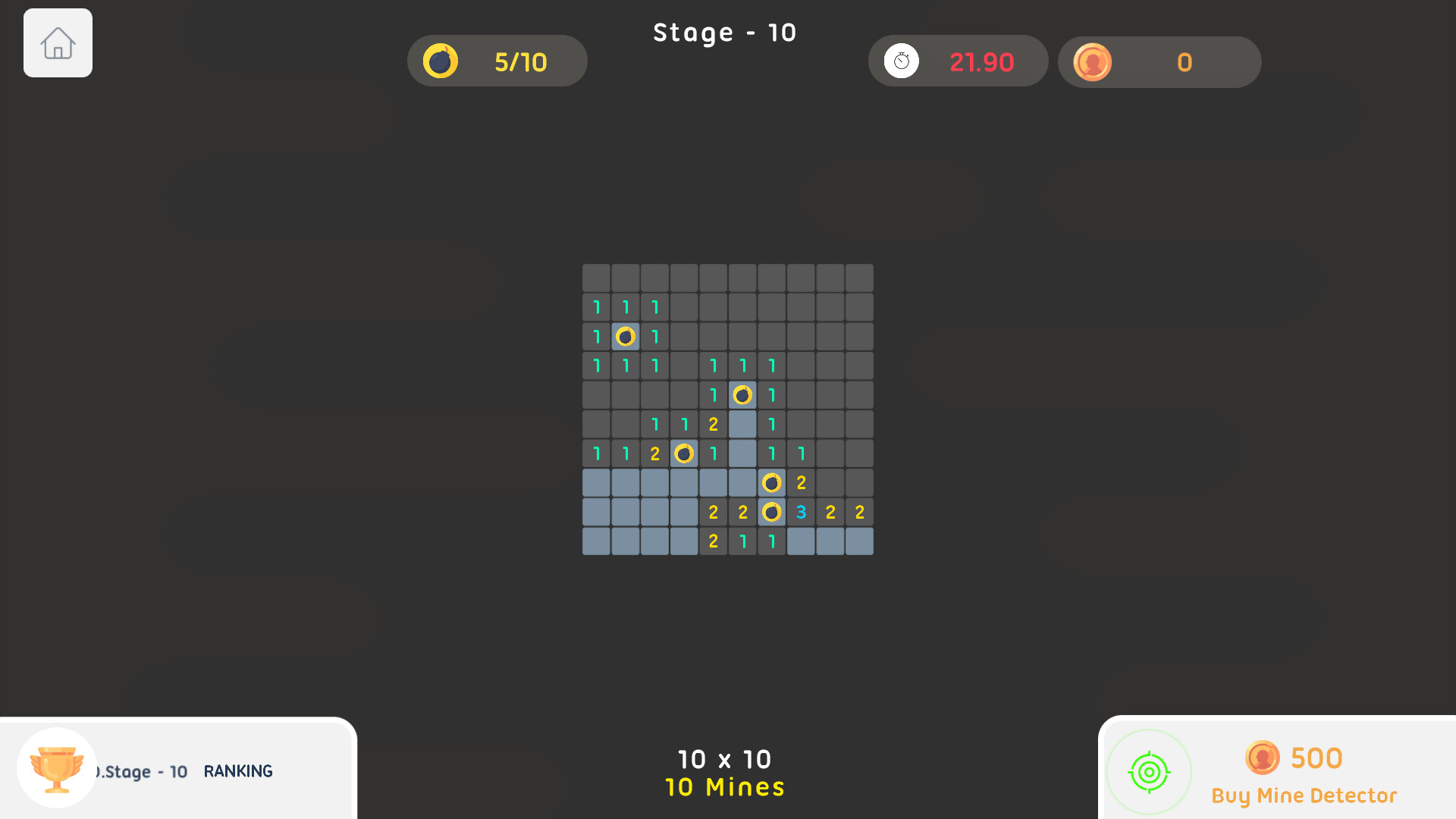Click the flagged mine in the middle row of the grid
Image resolution: width=1456 pixels, height=819 pixels.
tap(683, 453)
